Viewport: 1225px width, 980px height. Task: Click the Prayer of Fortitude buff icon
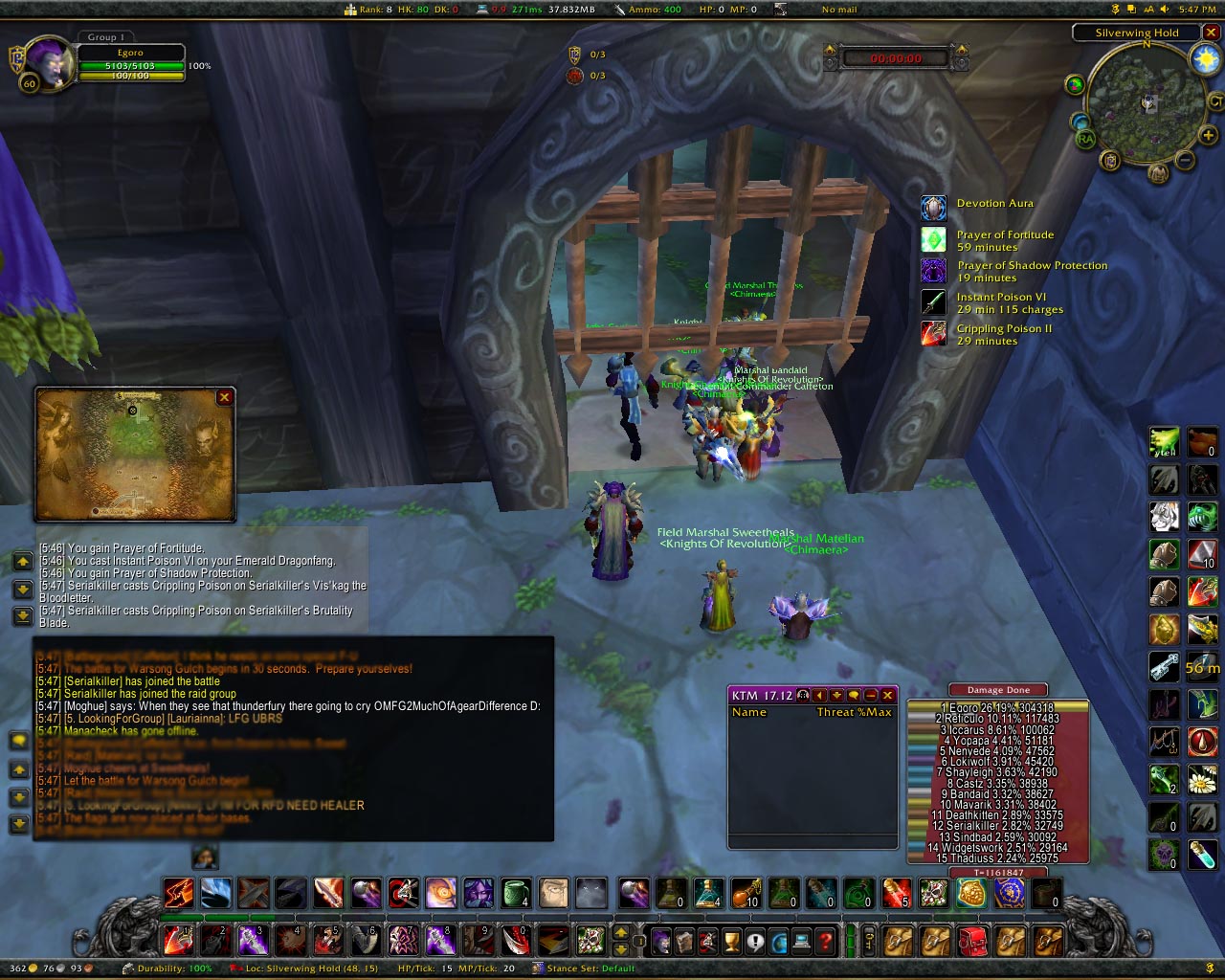[933, 239]
